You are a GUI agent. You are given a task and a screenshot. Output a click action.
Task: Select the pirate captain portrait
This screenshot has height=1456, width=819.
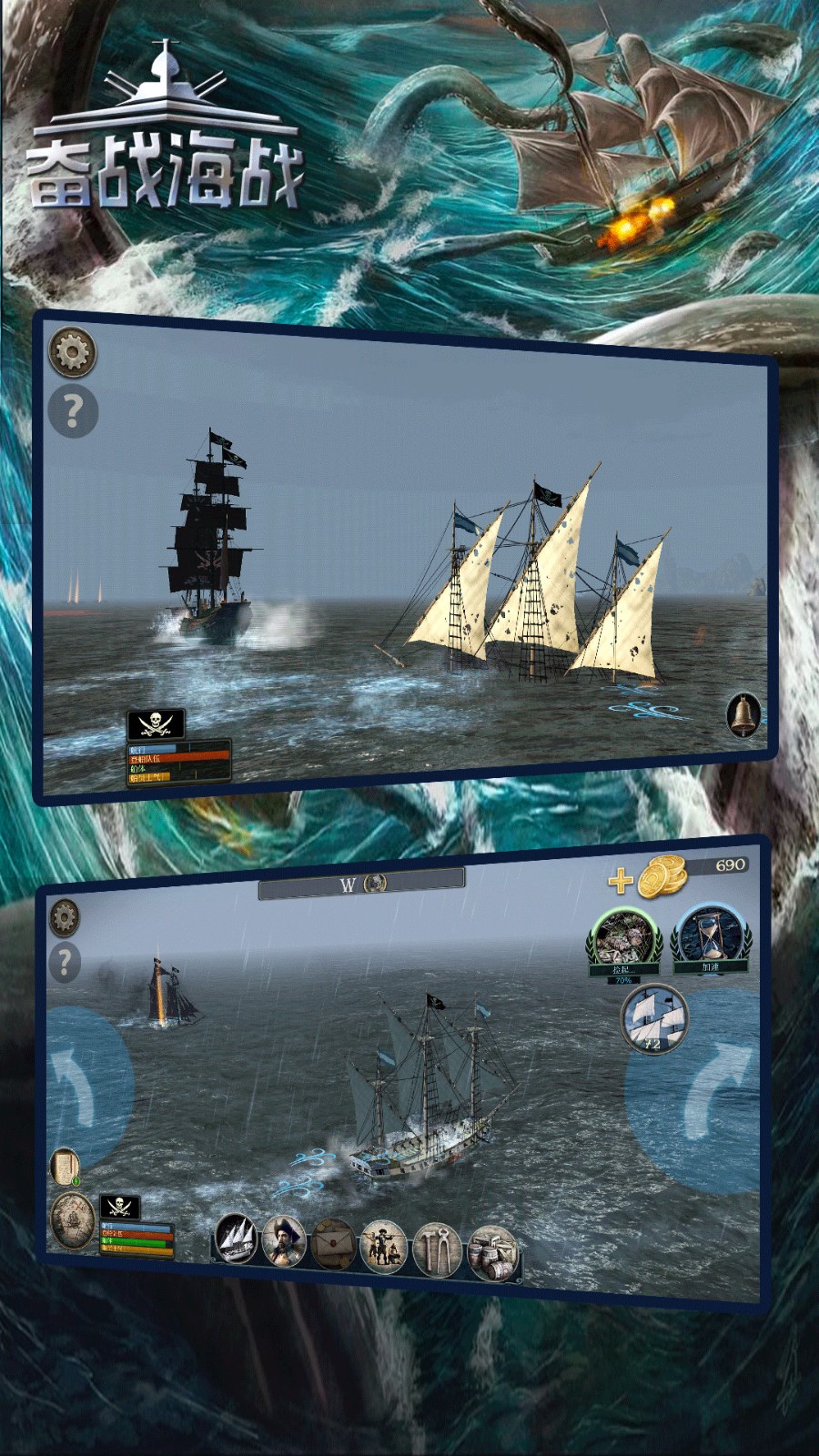[x=283, y=1240]
